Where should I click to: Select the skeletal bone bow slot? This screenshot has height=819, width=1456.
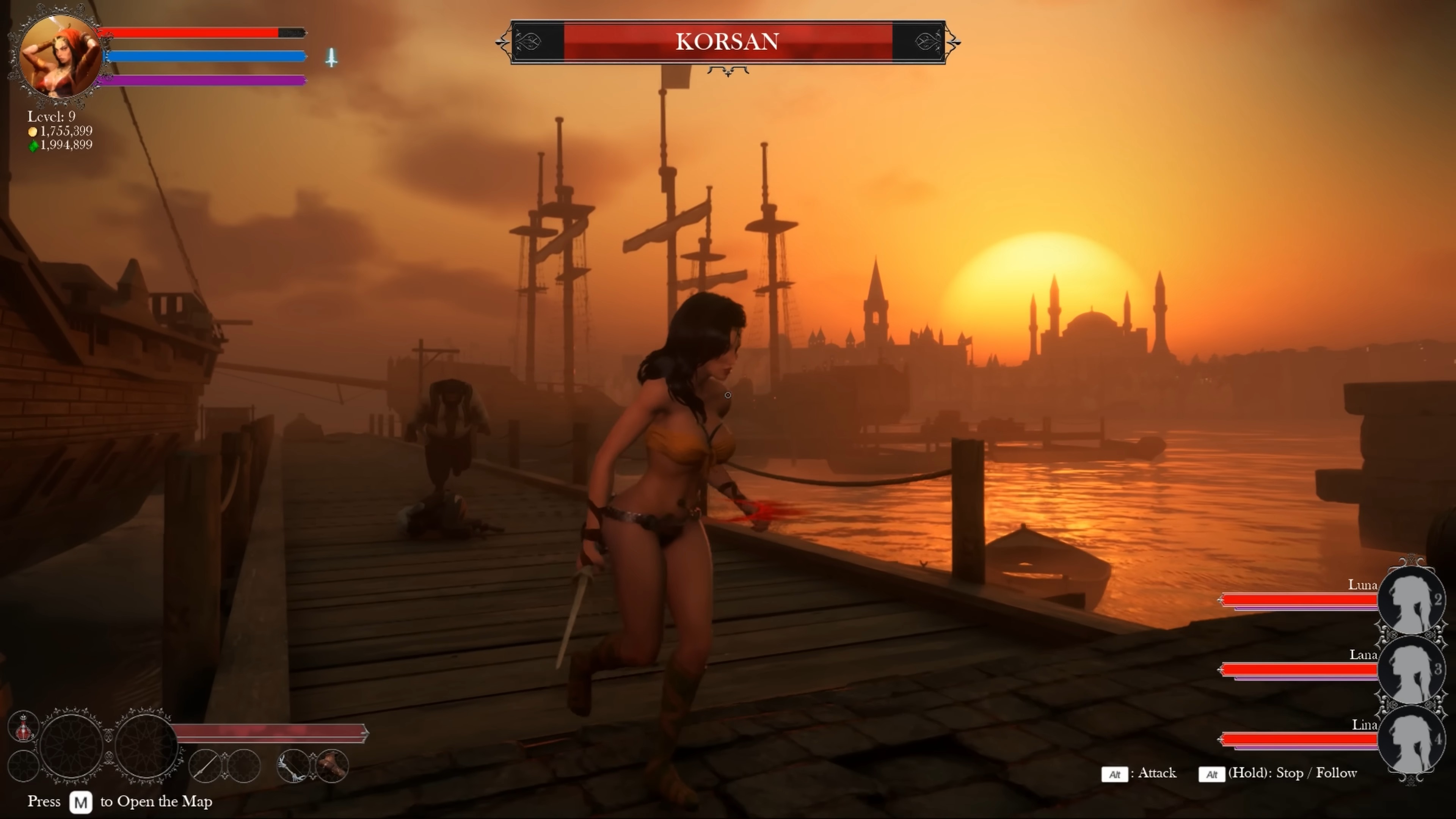point(294,766)
